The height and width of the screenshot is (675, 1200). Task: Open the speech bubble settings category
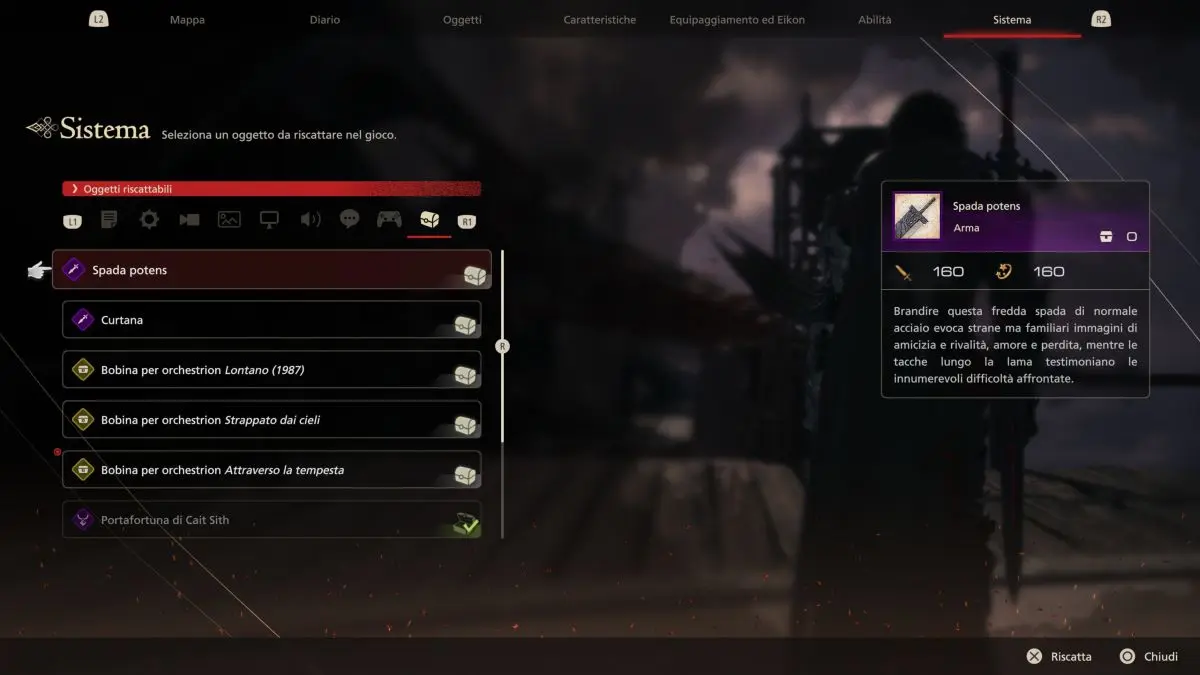349,220
